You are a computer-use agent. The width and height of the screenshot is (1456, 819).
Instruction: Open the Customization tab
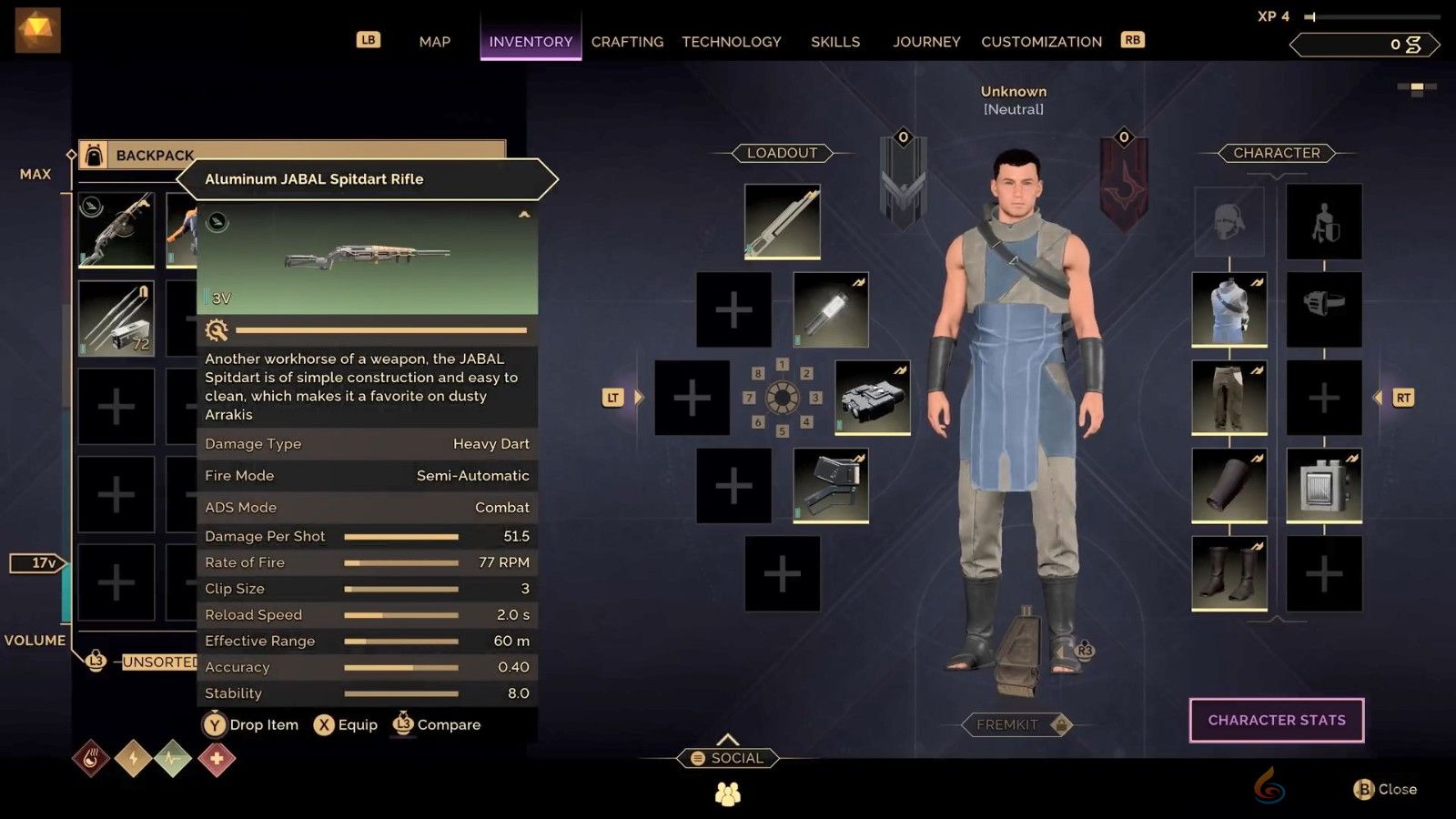coord(1041,42)
